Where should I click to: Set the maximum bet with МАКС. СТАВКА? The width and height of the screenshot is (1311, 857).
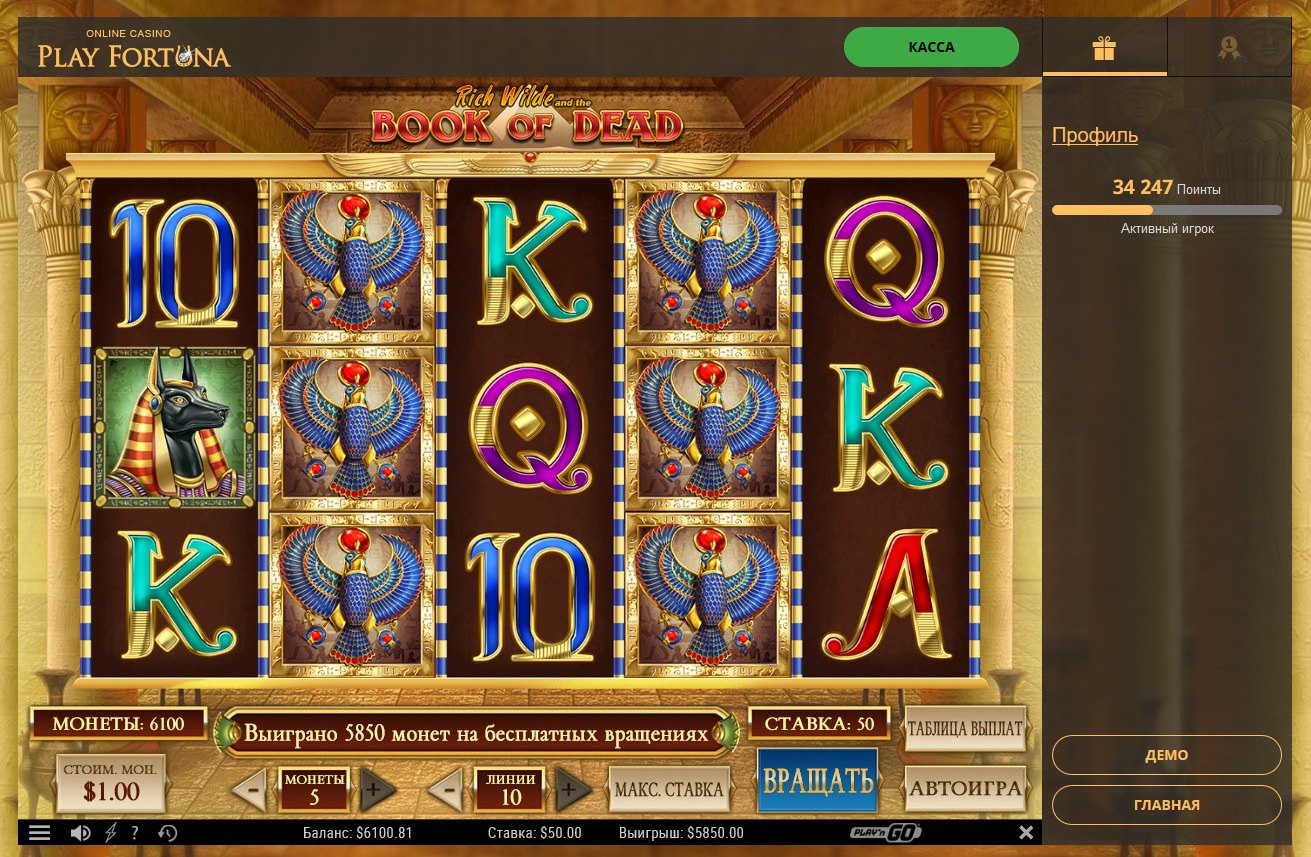669,790
